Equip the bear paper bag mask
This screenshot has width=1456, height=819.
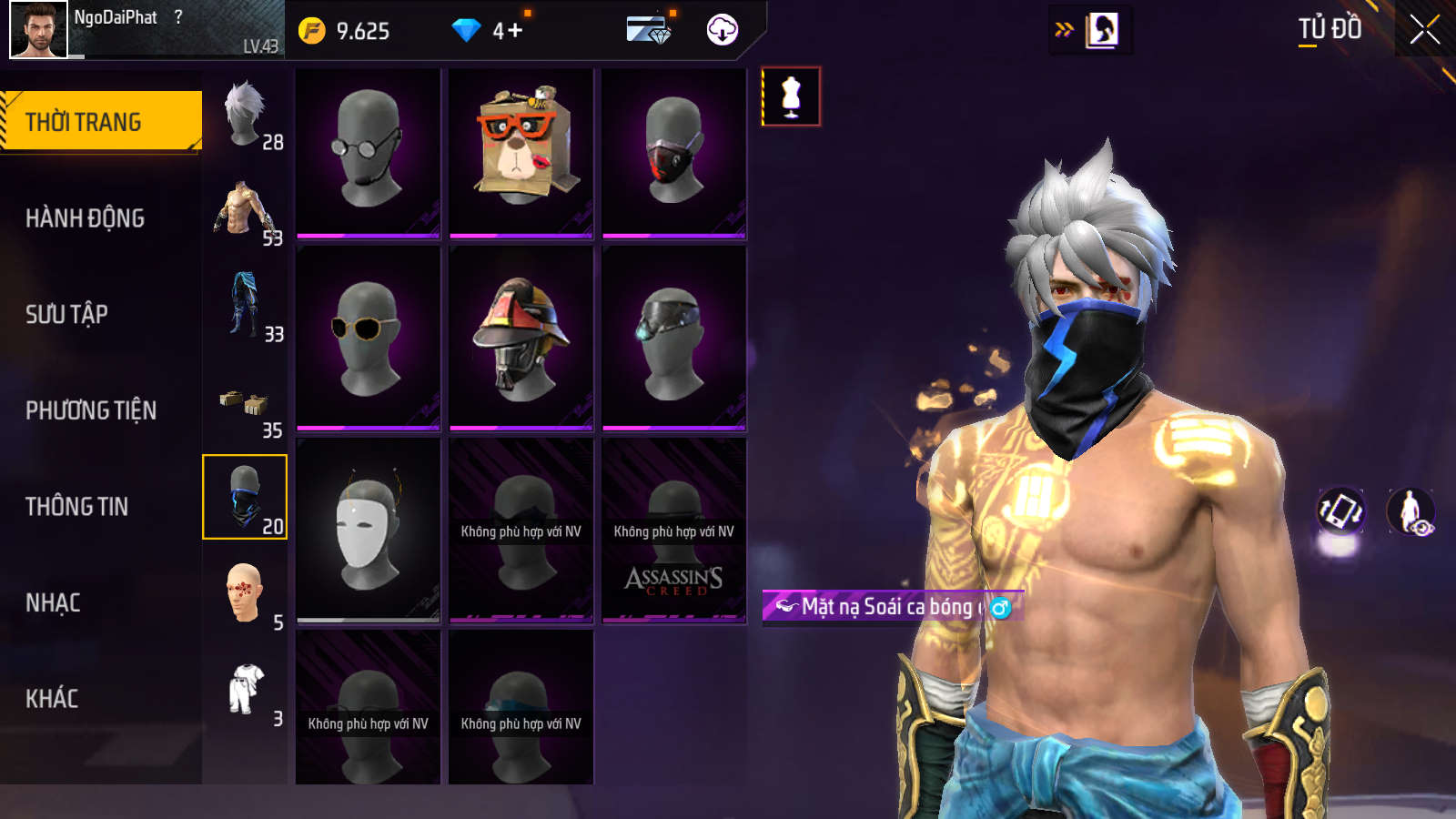tap(521, 153)
